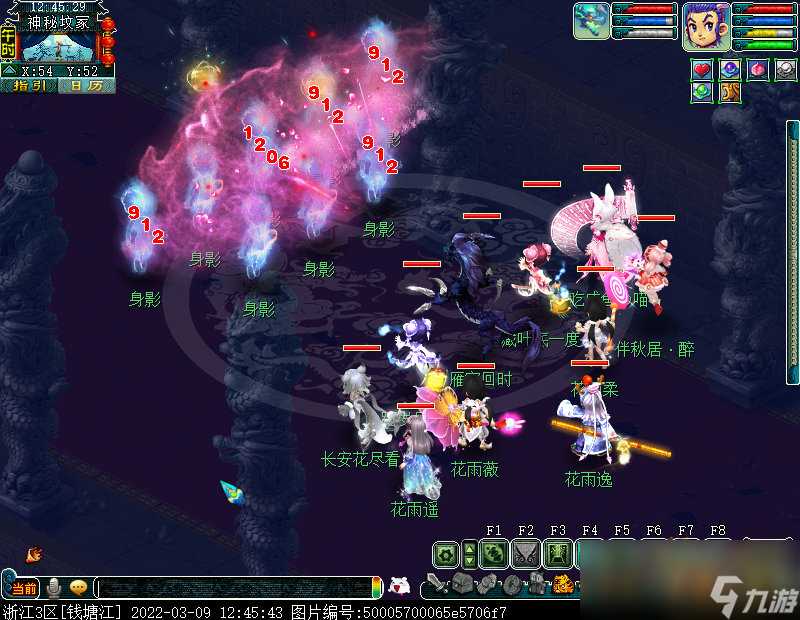The width and height of the screenshot is (800, 620).
Task: Open the chat emoji speech bubble
Action: point(78,588)
